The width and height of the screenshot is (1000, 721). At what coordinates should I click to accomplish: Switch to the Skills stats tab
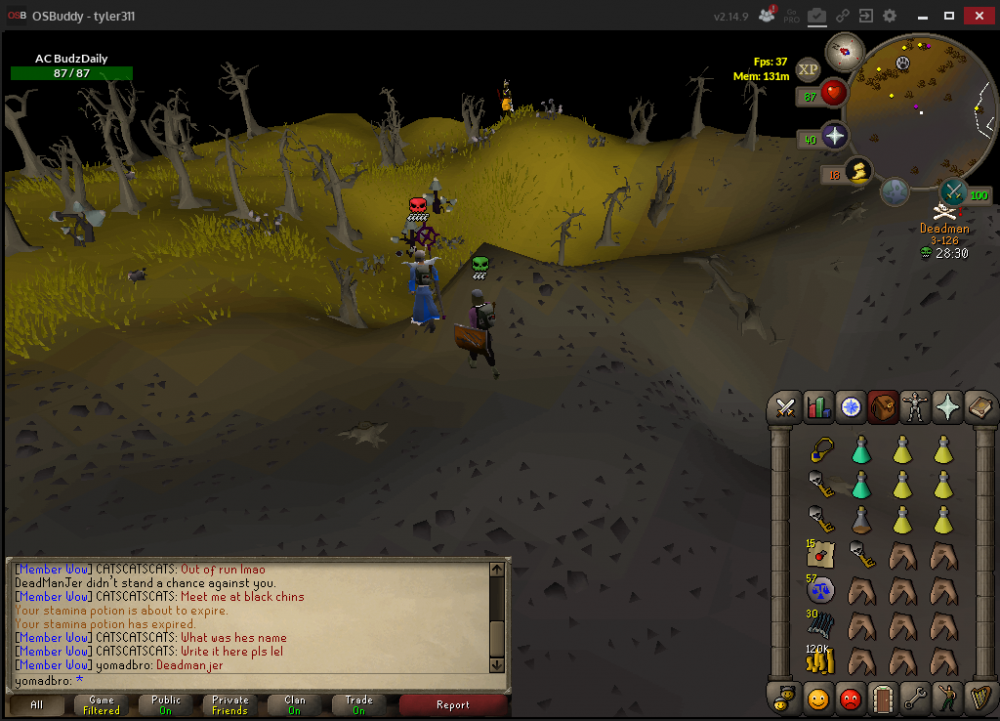(819, 407)
